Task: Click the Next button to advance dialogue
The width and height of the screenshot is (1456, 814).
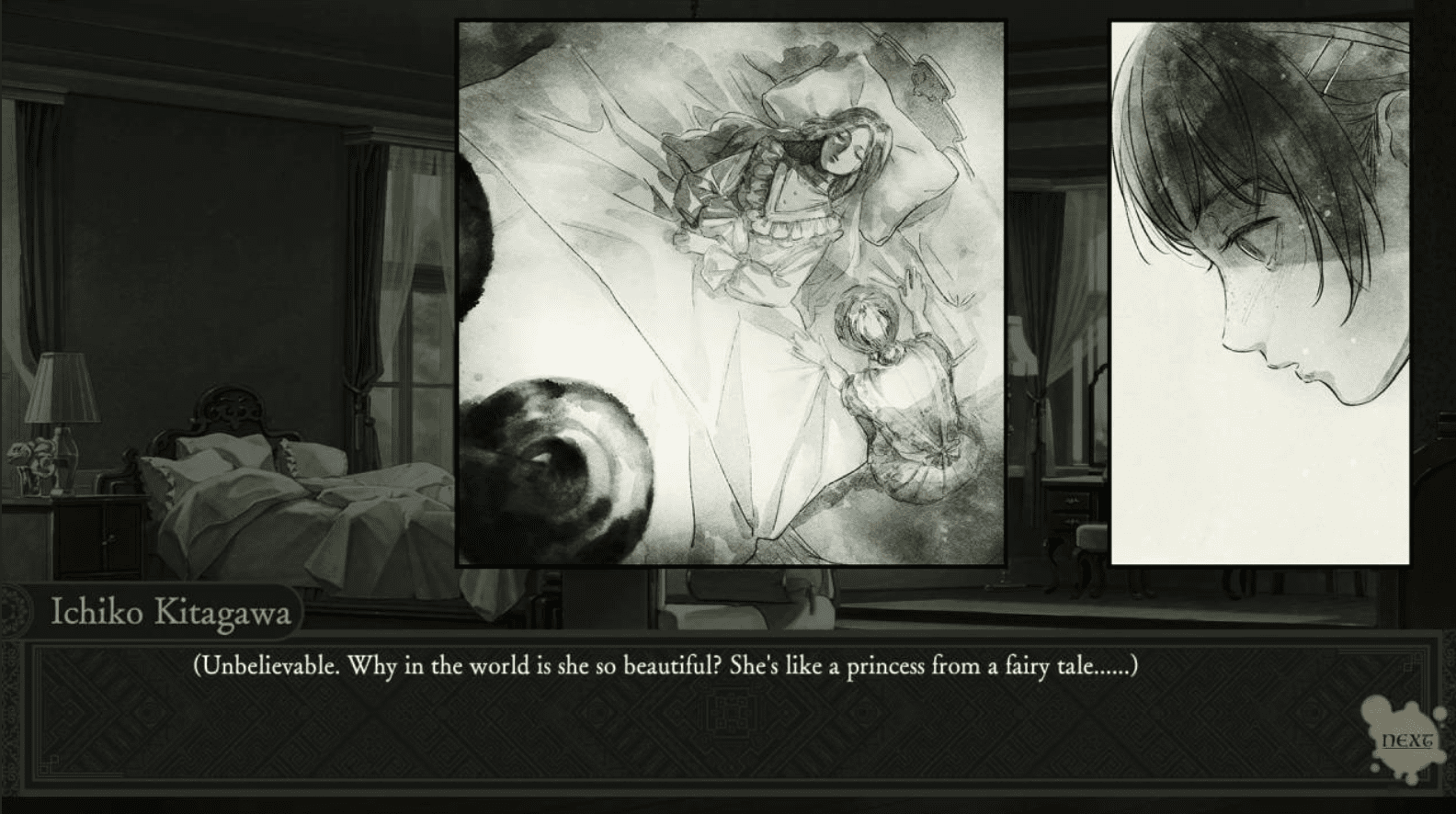Action: pyautogui.click(x=1405, y=740)
